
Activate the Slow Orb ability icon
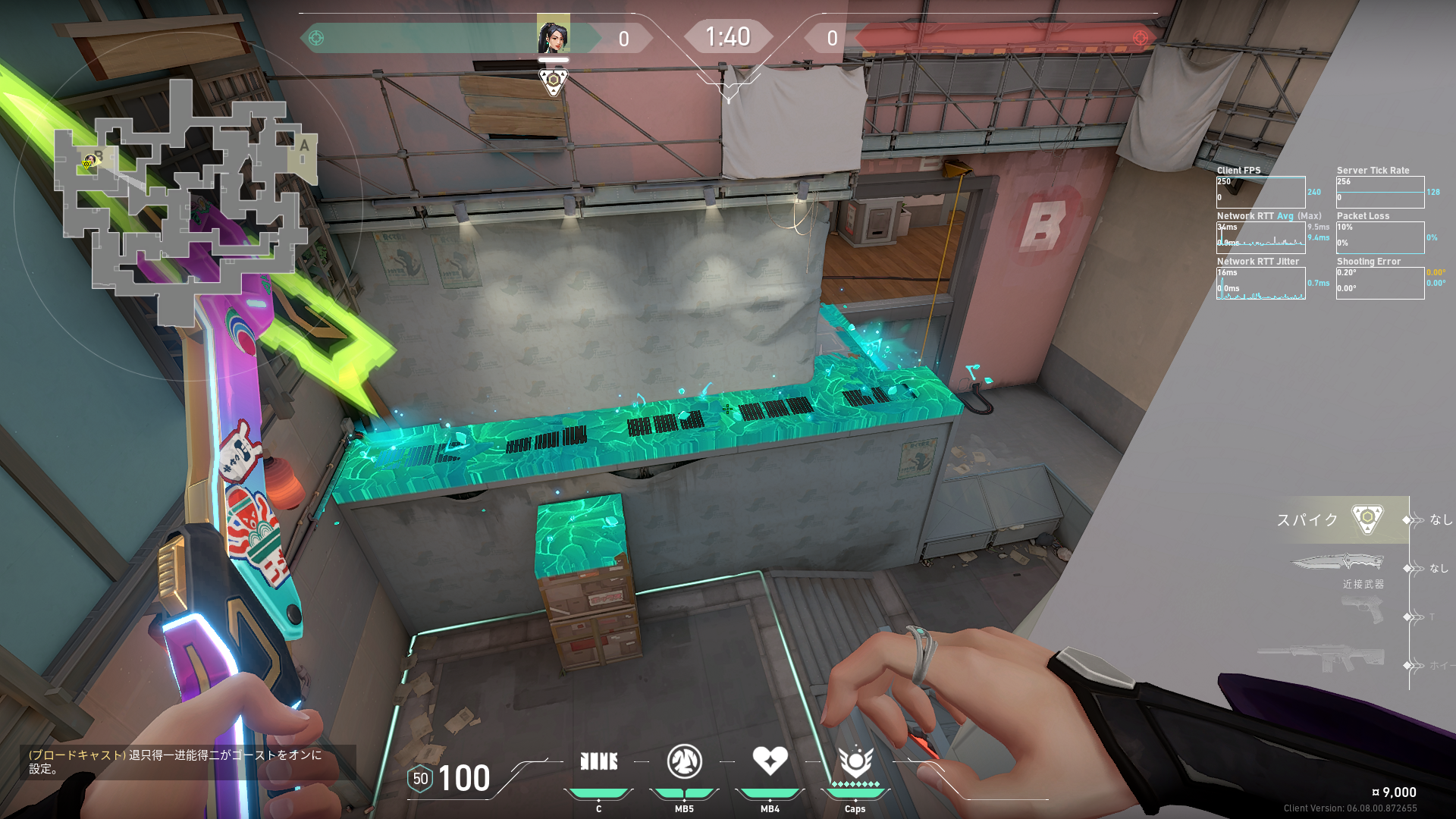tap(684, 761)
